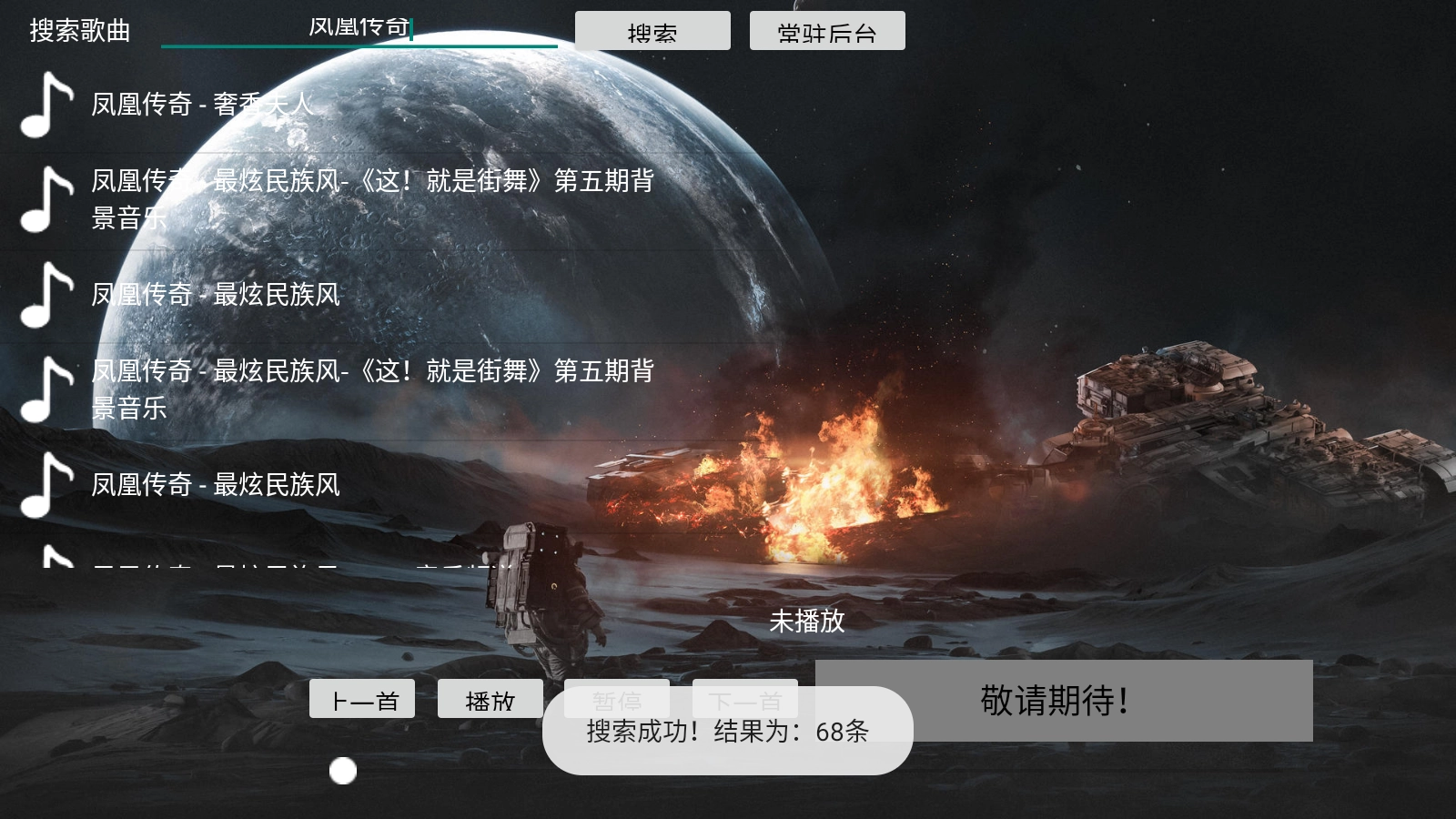
Task: Click the search underline progress bar
Action: (x=358, y=43)
